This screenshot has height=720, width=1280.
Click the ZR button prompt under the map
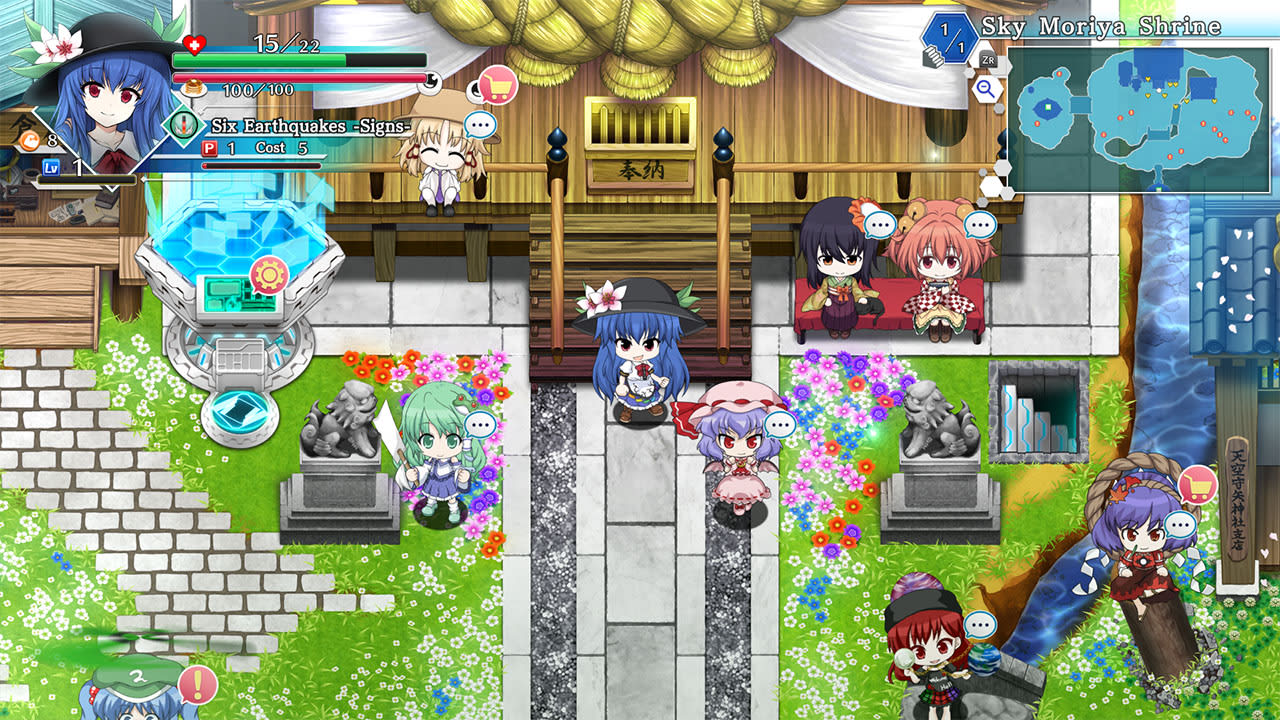tap(990, 60)
